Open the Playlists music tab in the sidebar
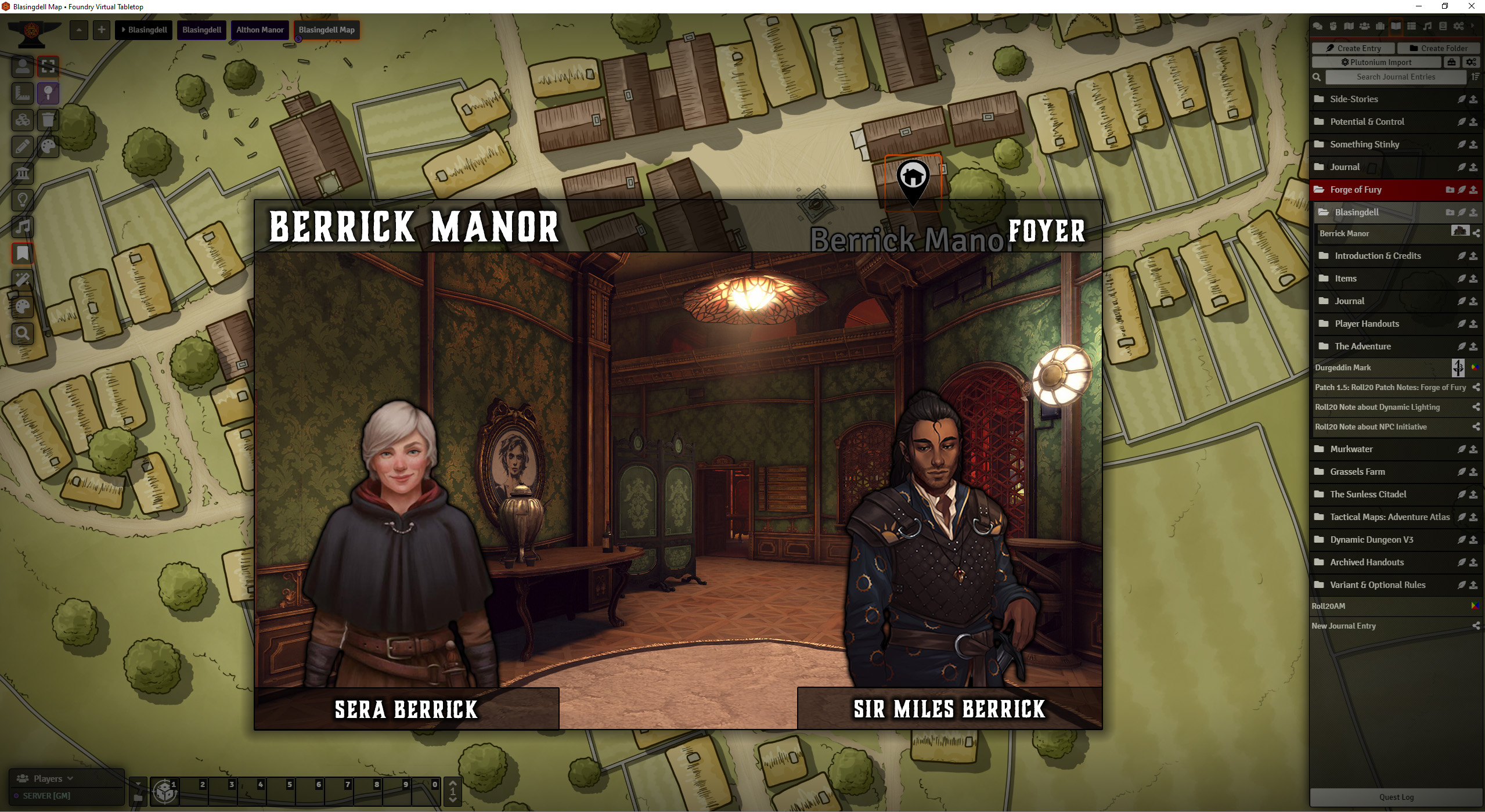 pos(1427,26)
